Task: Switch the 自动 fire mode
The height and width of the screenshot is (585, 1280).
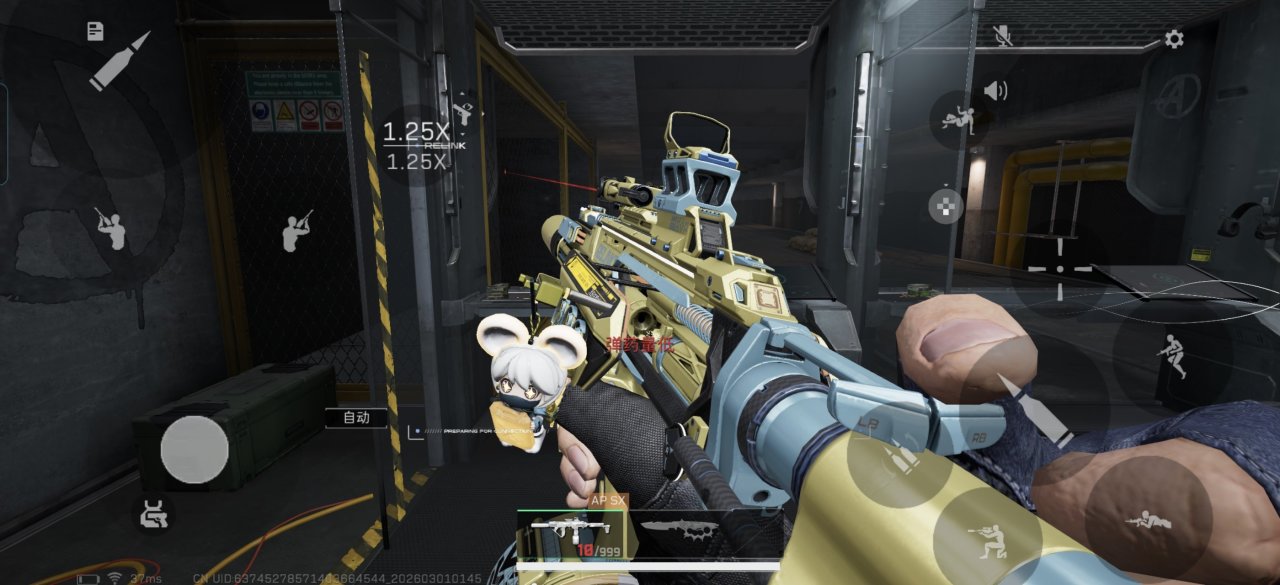Action: point(357,418)
